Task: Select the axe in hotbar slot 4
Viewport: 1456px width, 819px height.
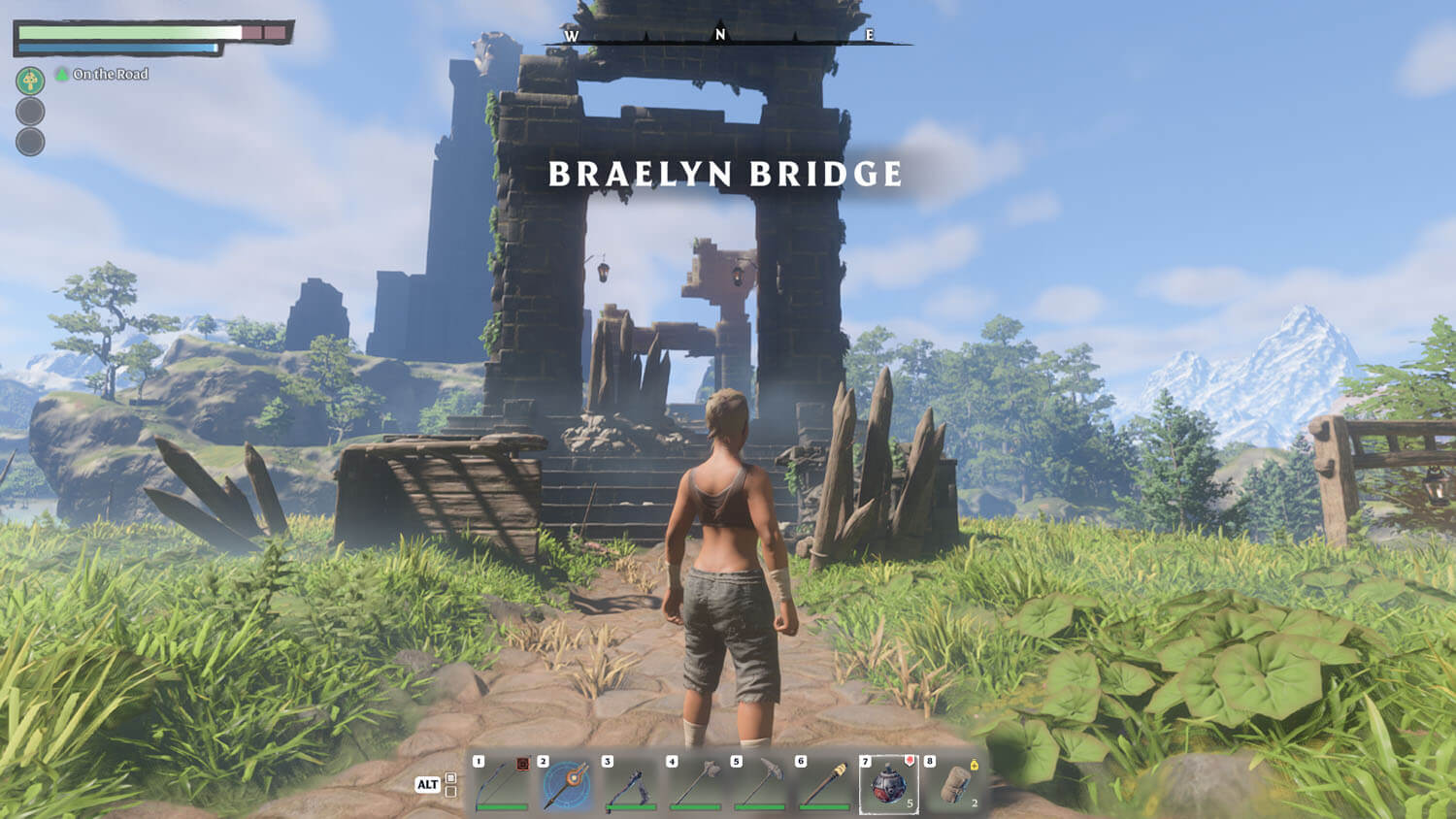Action: (x=695, y=784)
